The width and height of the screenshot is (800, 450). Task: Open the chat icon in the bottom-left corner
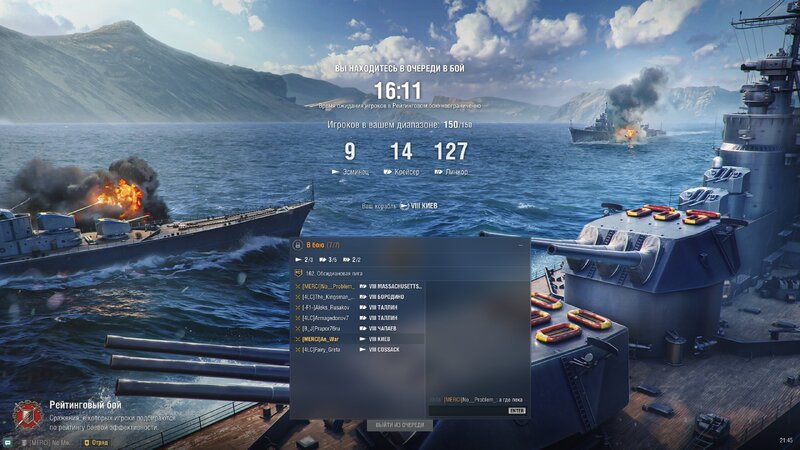[7, 441]
